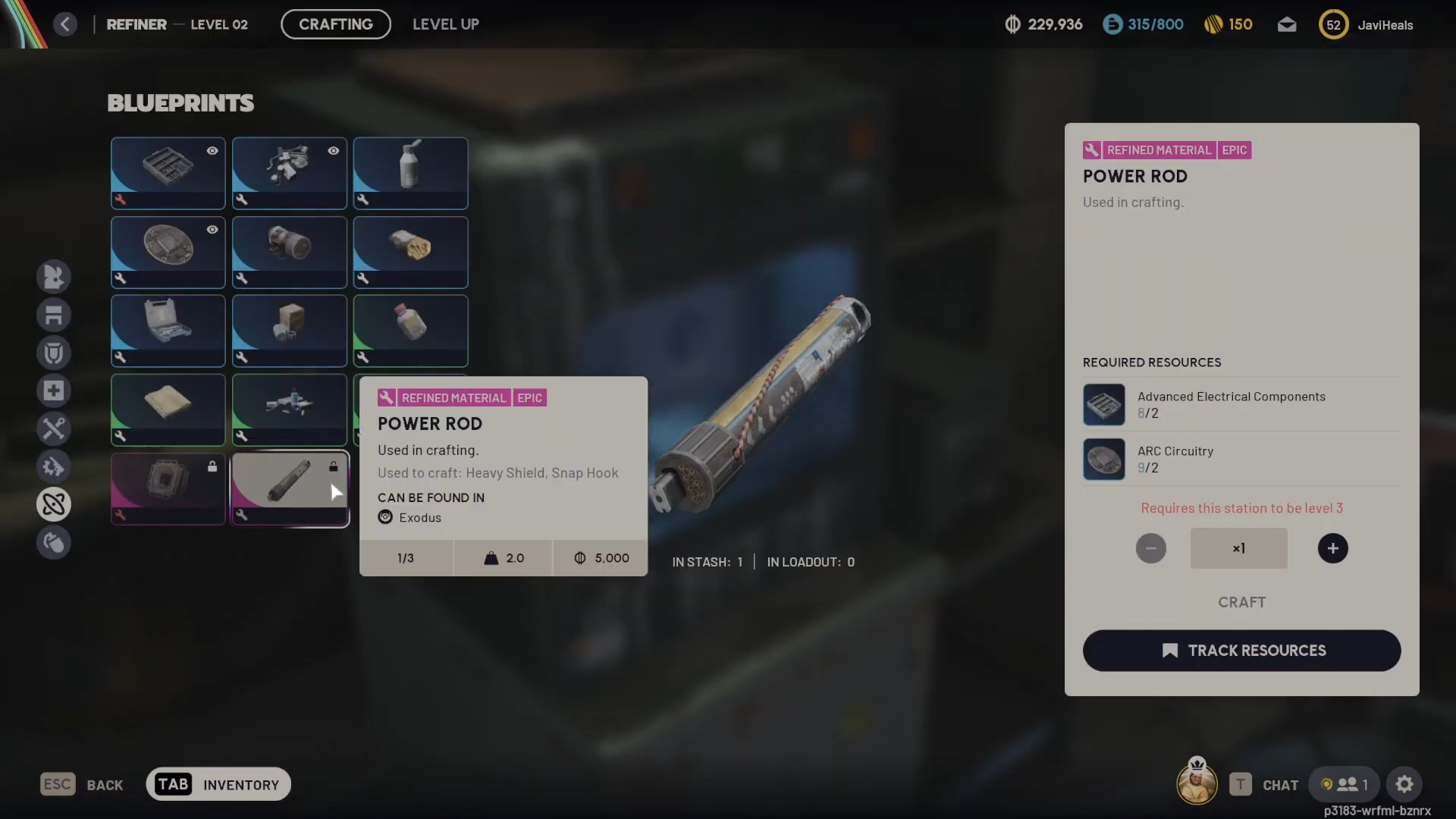This screenshot has width=1456, height=819.
Task: Decrease craft quantity with minus button
Action: pos(1150,548)
